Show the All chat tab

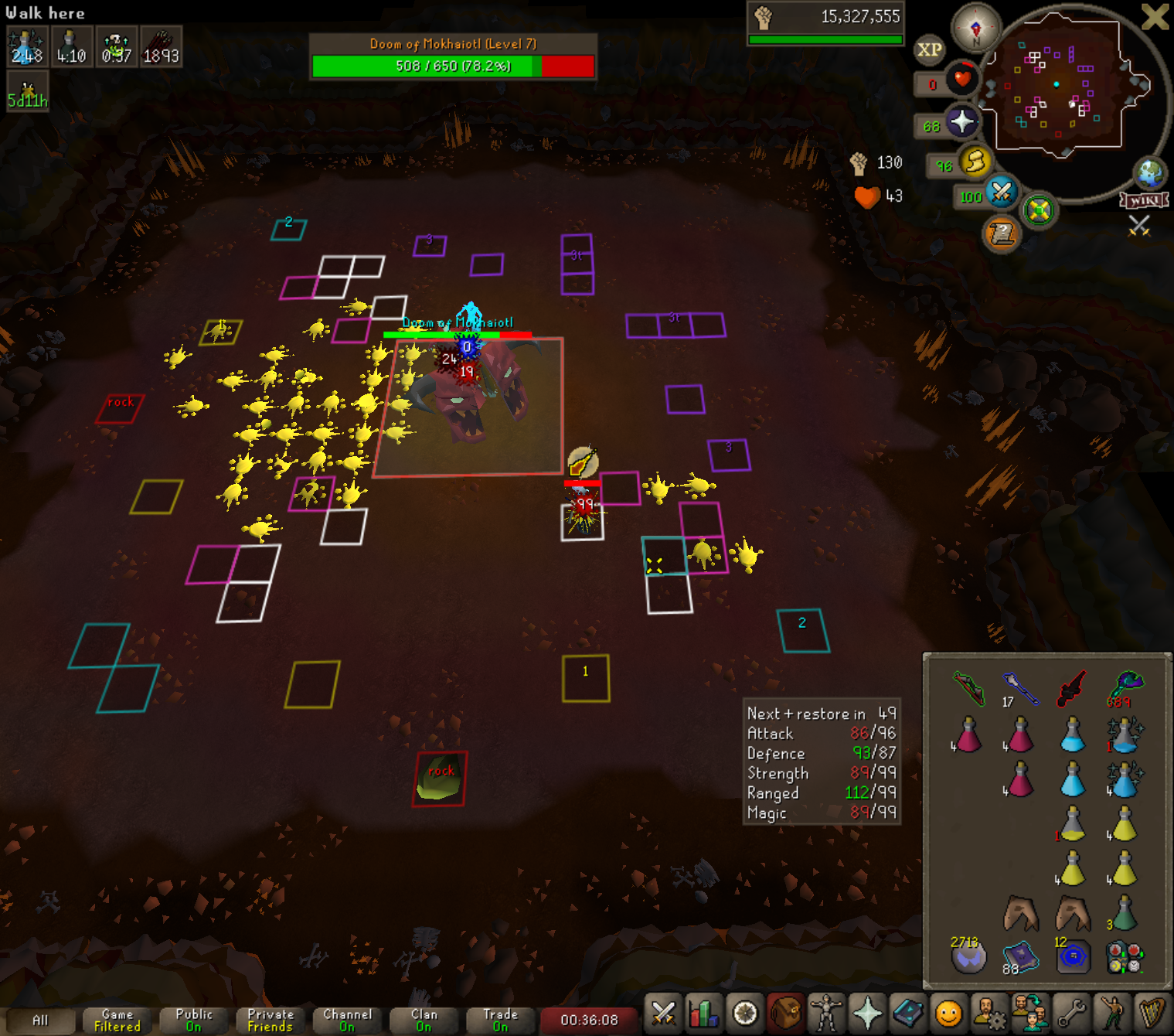[40, 1020]
